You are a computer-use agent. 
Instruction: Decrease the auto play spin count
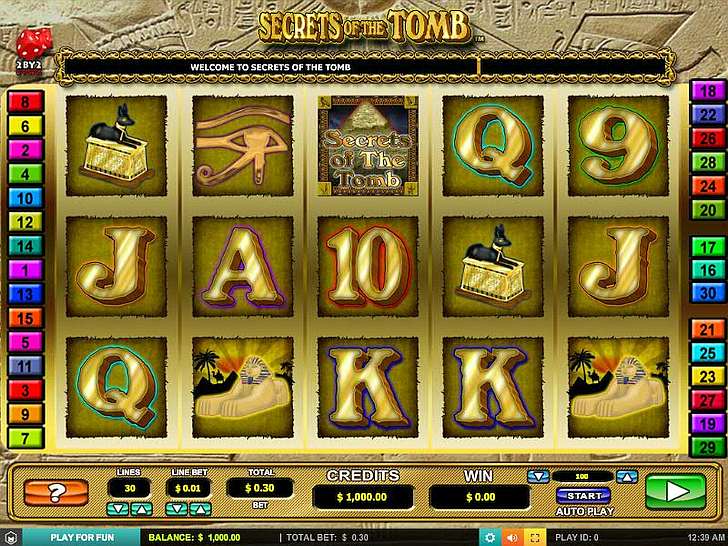pyautogui.click(x=538, y=476)
